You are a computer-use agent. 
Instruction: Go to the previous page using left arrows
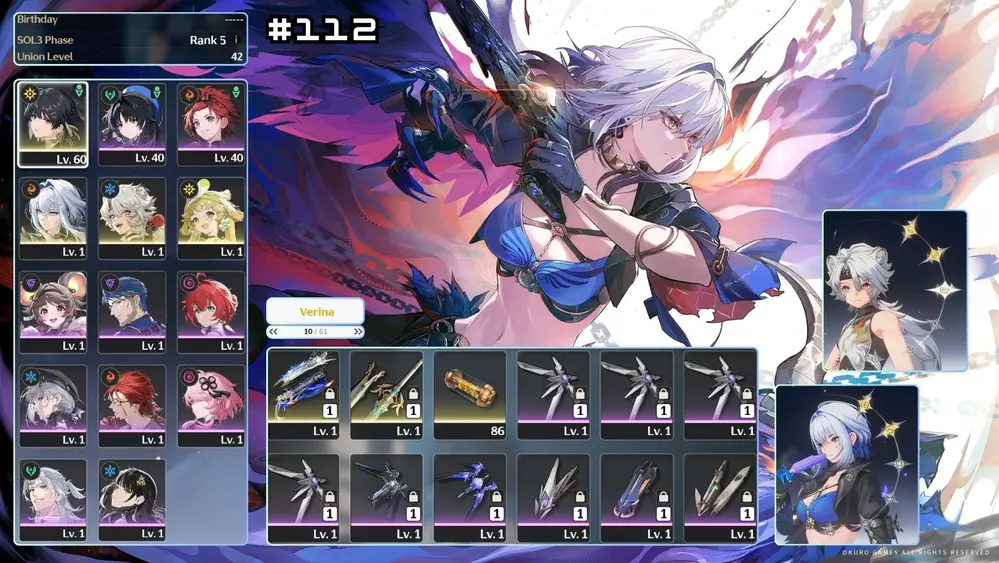point(273,332)
